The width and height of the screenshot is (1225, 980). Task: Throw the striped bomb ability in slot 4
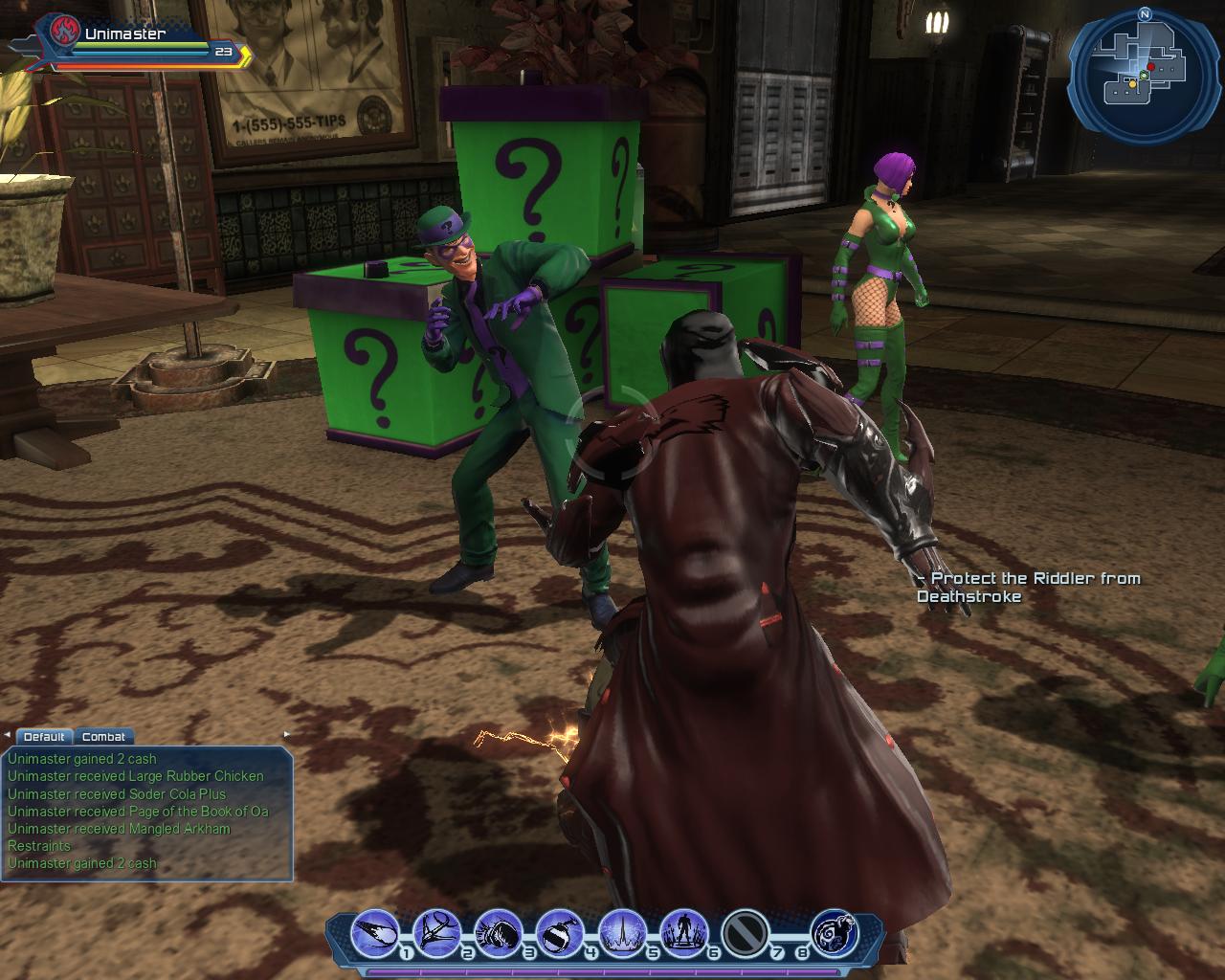(560, 933)
